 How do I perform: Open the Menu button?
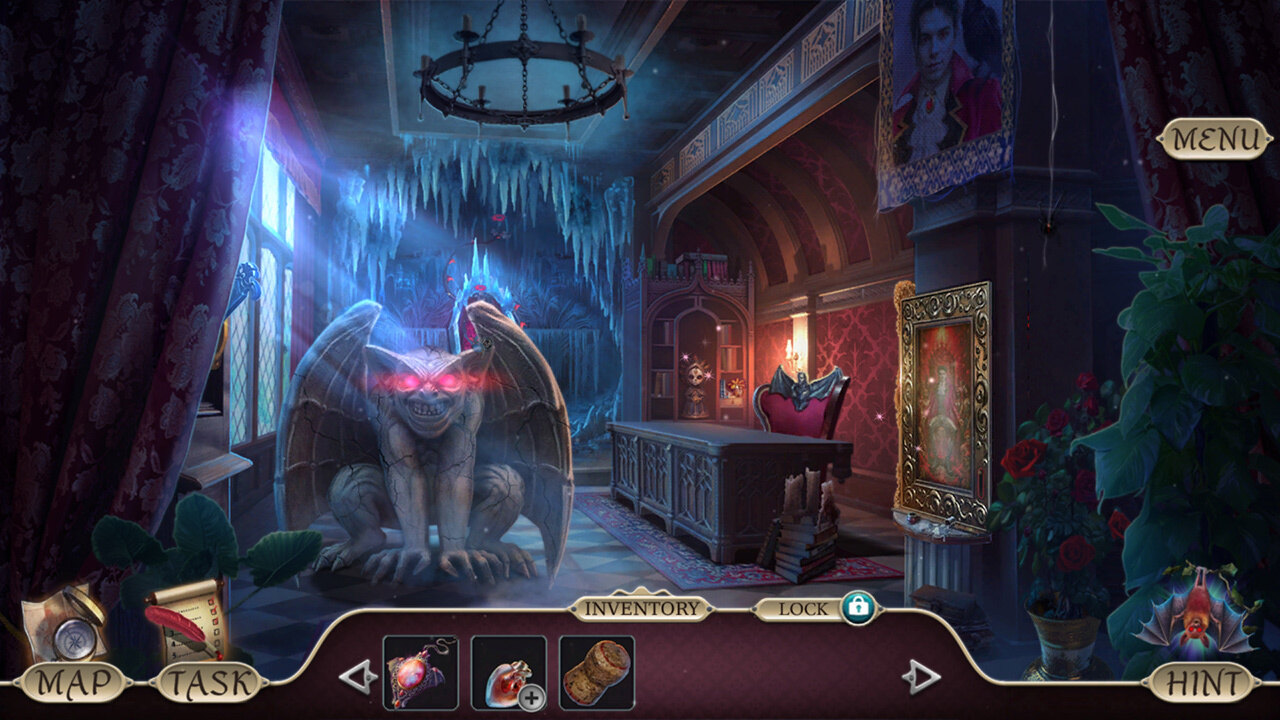1216,139
